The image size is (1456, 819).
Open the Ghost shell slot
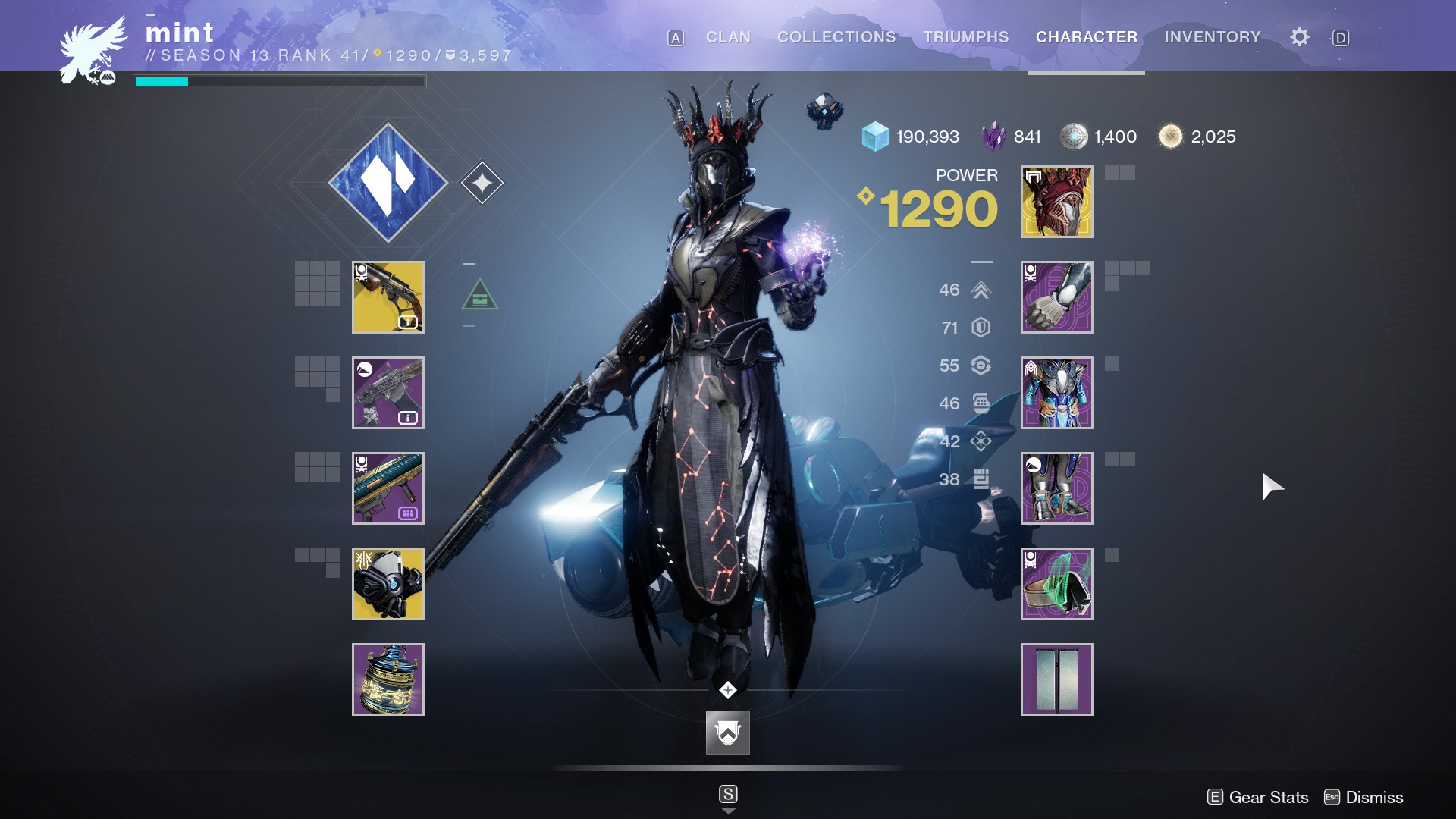point(388,584)
